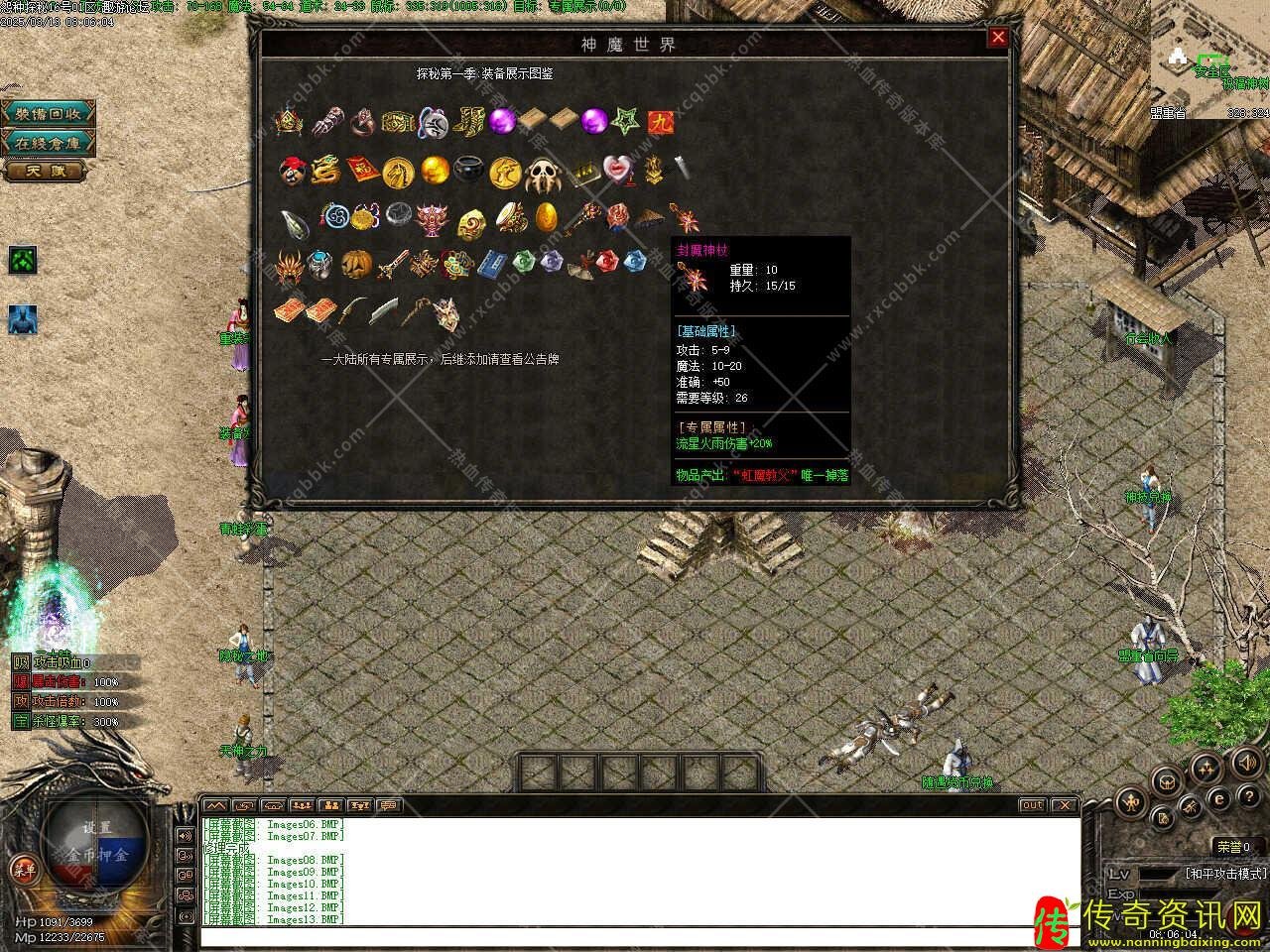Click into the chat input field
The height and width of the screenshot is (952, 1270).
tap(635, 936)
